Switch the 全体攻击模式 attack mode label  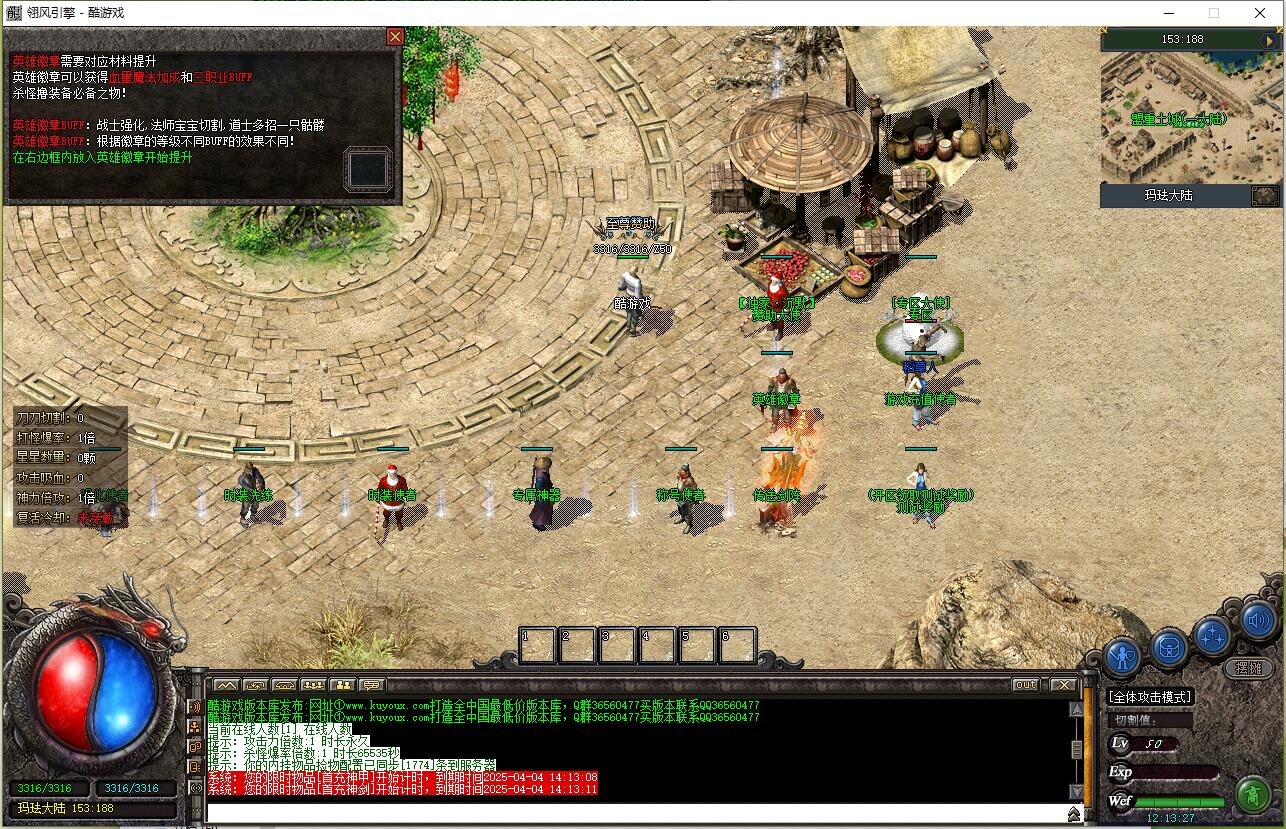[1150, 697]
